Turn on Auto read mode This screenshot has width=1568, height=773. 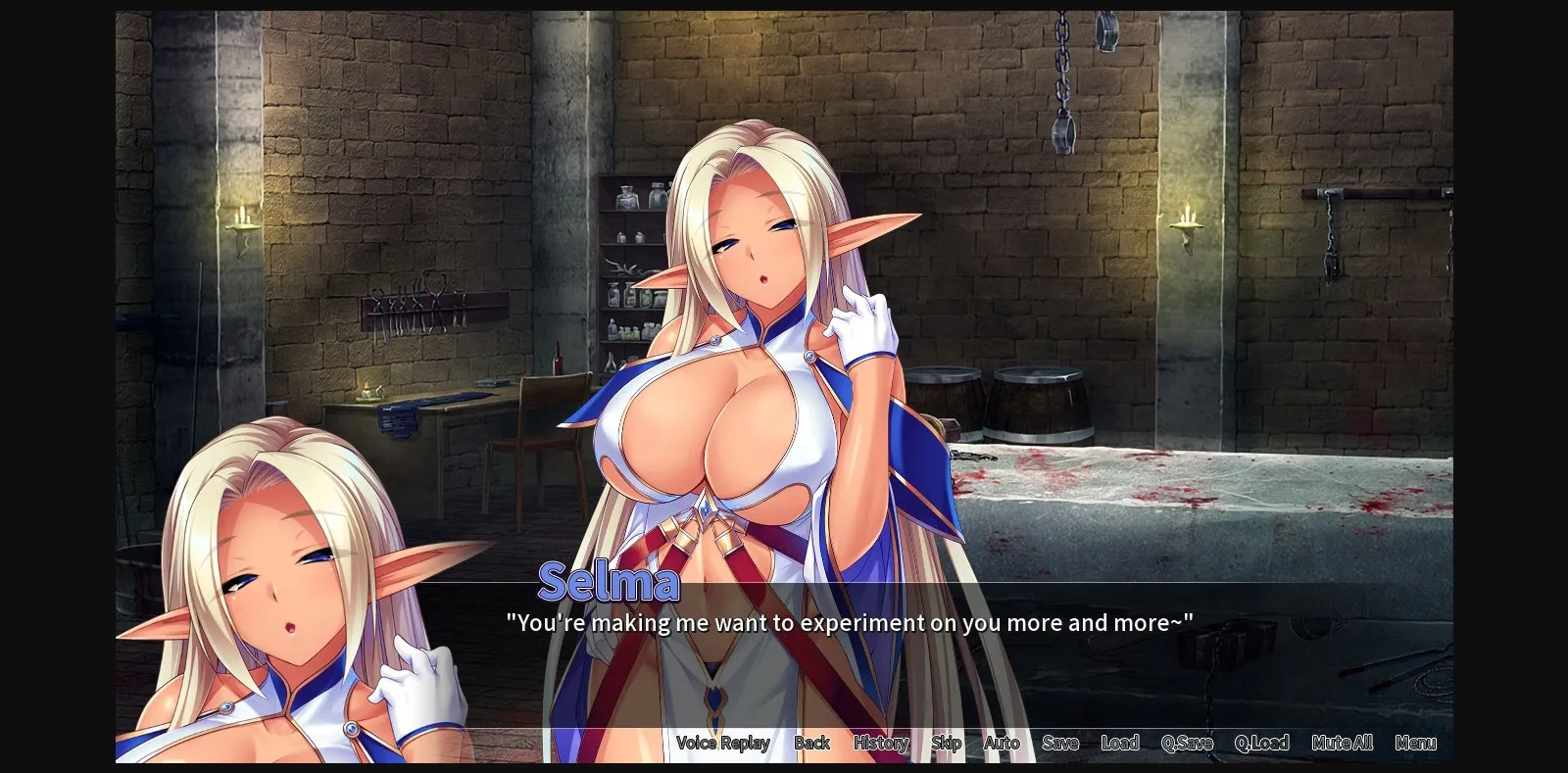click(1002, 743)
